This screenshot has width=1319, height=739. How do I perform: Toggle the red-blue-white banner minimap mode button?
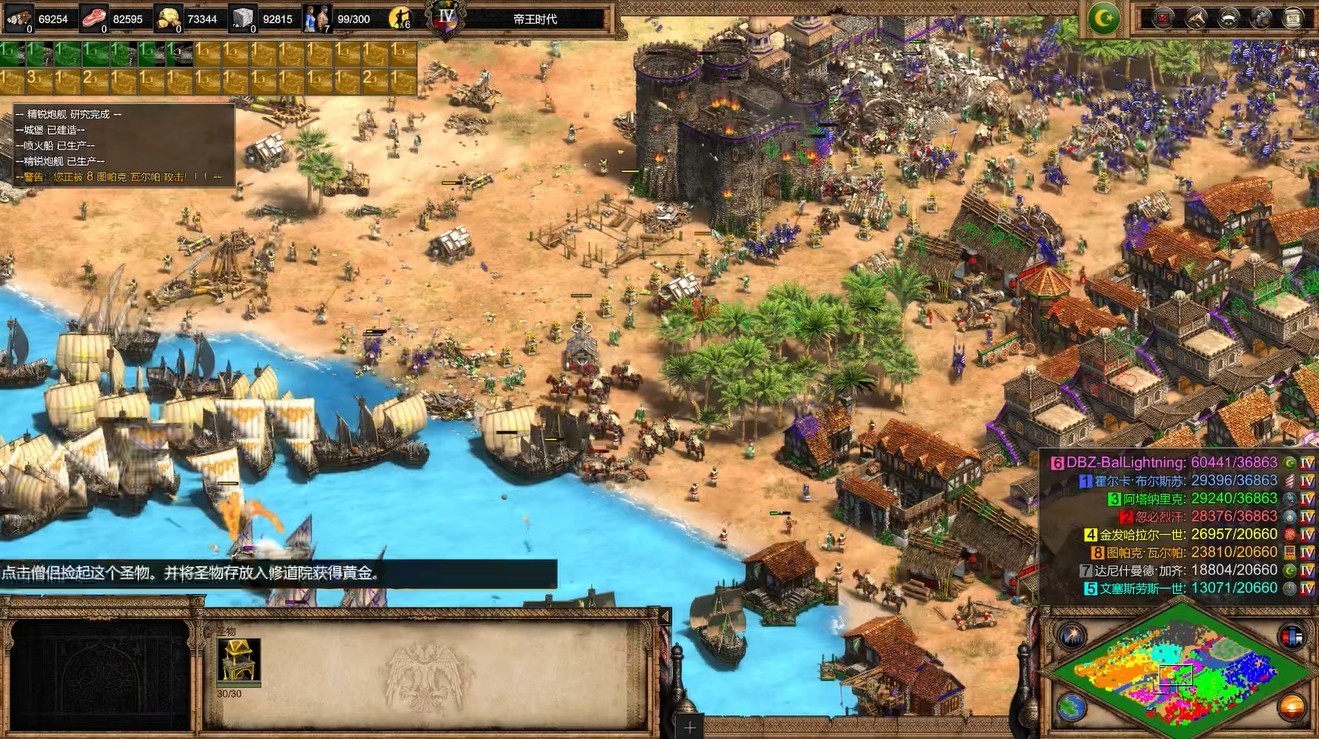point(1292,635)
